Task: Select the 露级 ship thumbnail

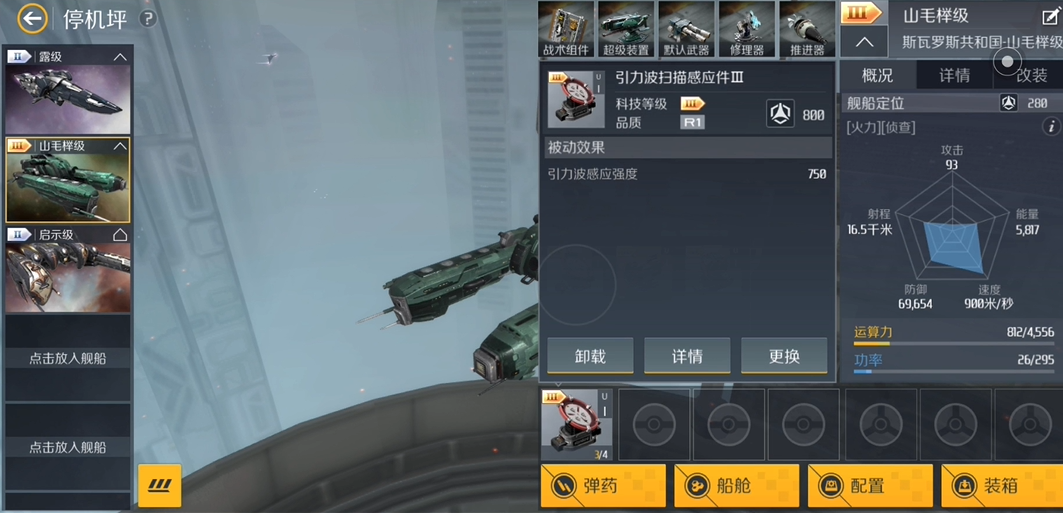Action: tap(67, 99)
